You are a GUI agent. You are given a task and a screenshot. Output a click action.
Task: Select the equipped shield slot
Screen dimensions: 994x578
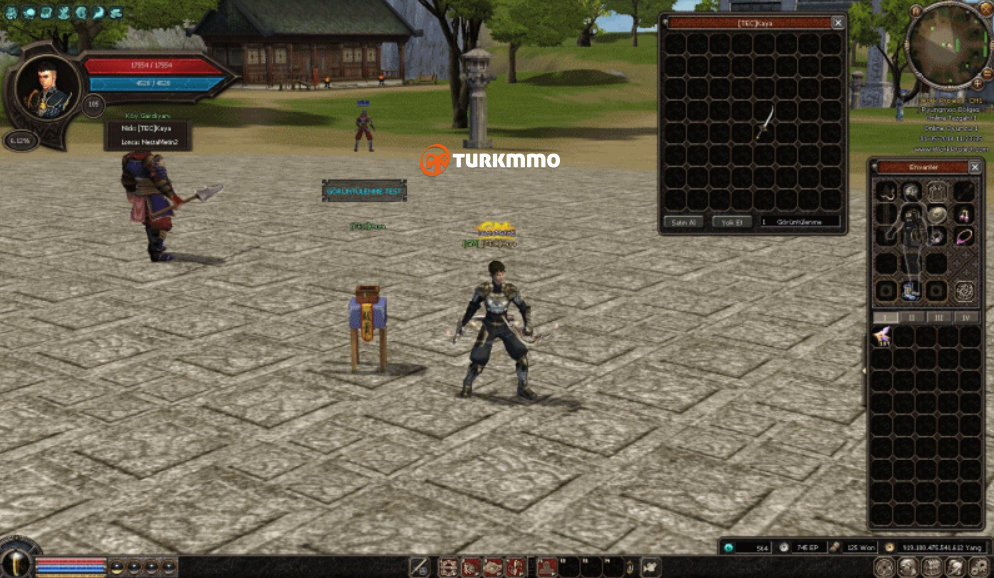[x=937, y=214]
